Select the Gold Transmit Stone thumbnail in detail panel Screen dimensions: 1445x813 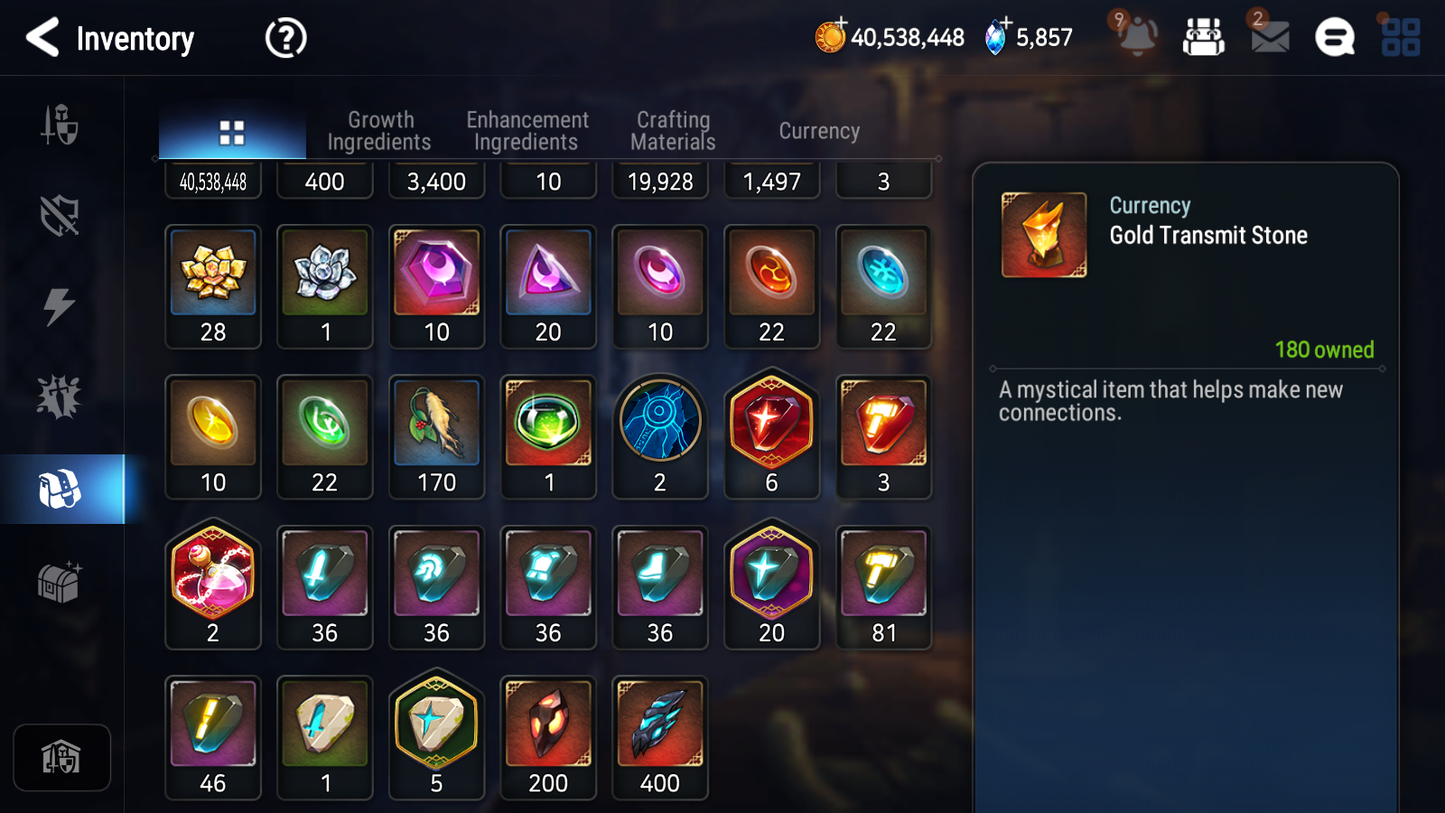tap(1043, 234)
